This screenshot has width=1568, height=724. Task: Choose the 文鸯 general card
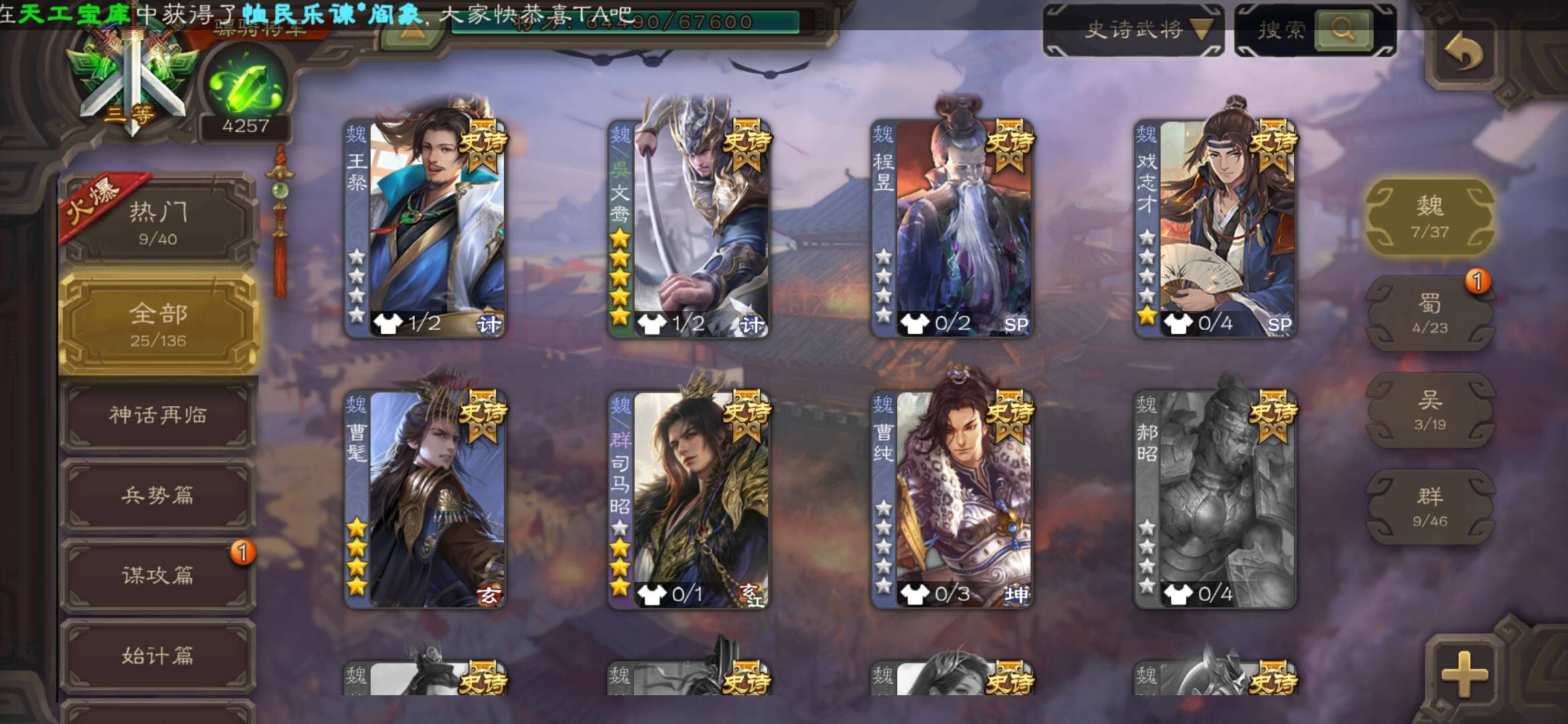pos(688,228)
